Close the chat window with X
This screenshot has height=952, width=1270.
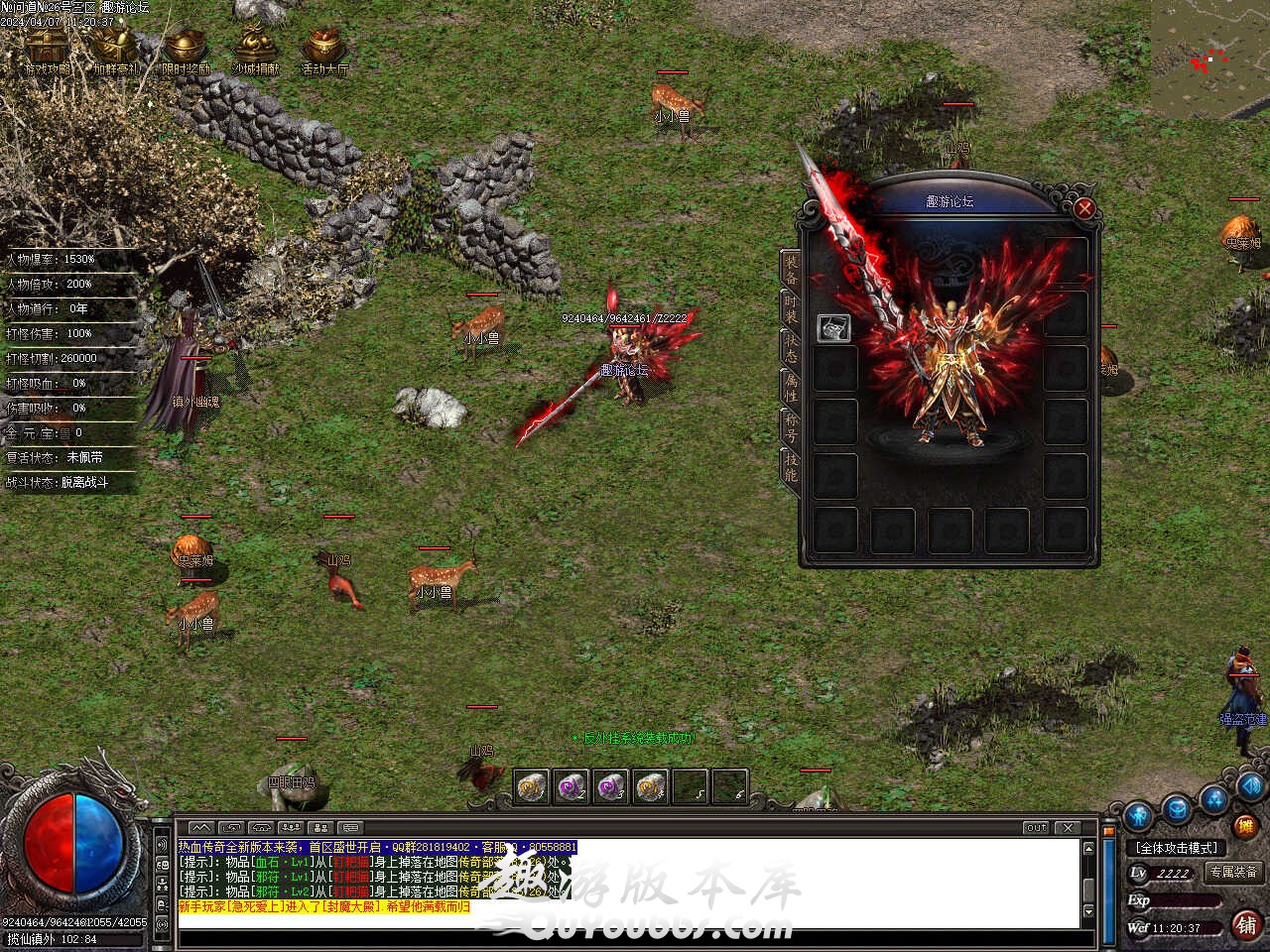[x=1068, y=827]
